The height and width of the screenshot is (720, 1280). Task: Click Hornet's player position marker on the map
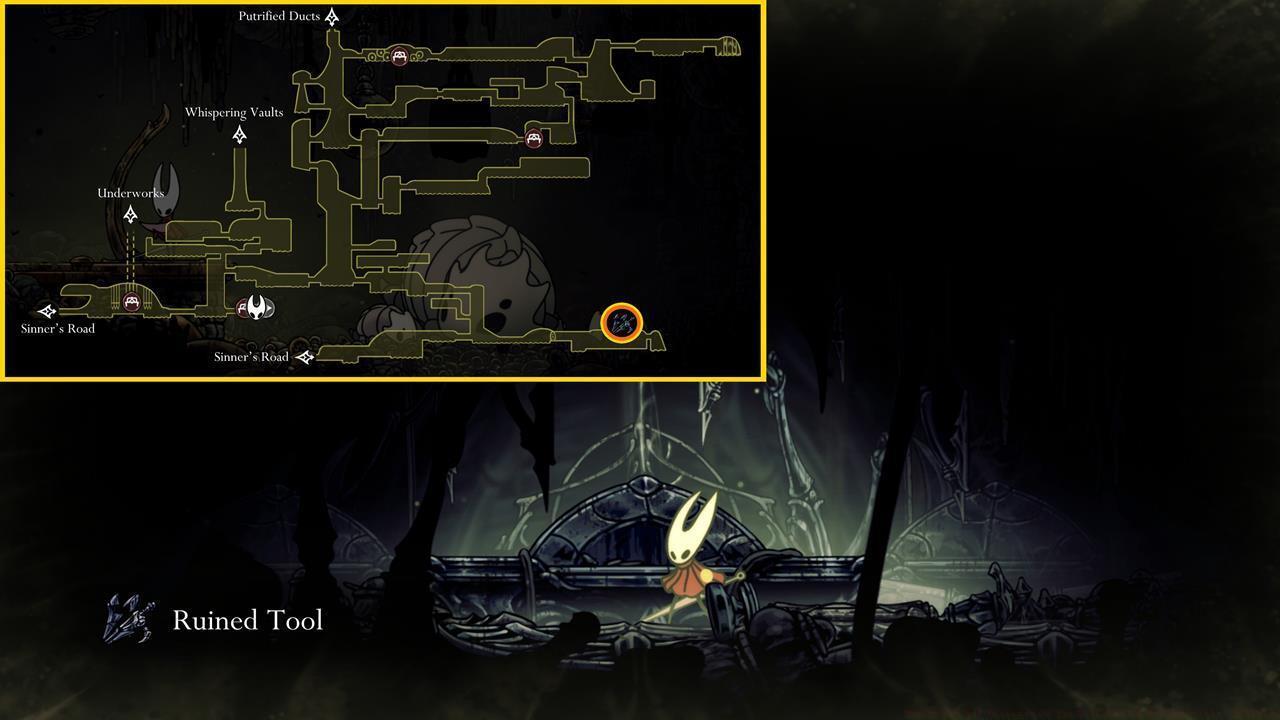click(258, 309)
